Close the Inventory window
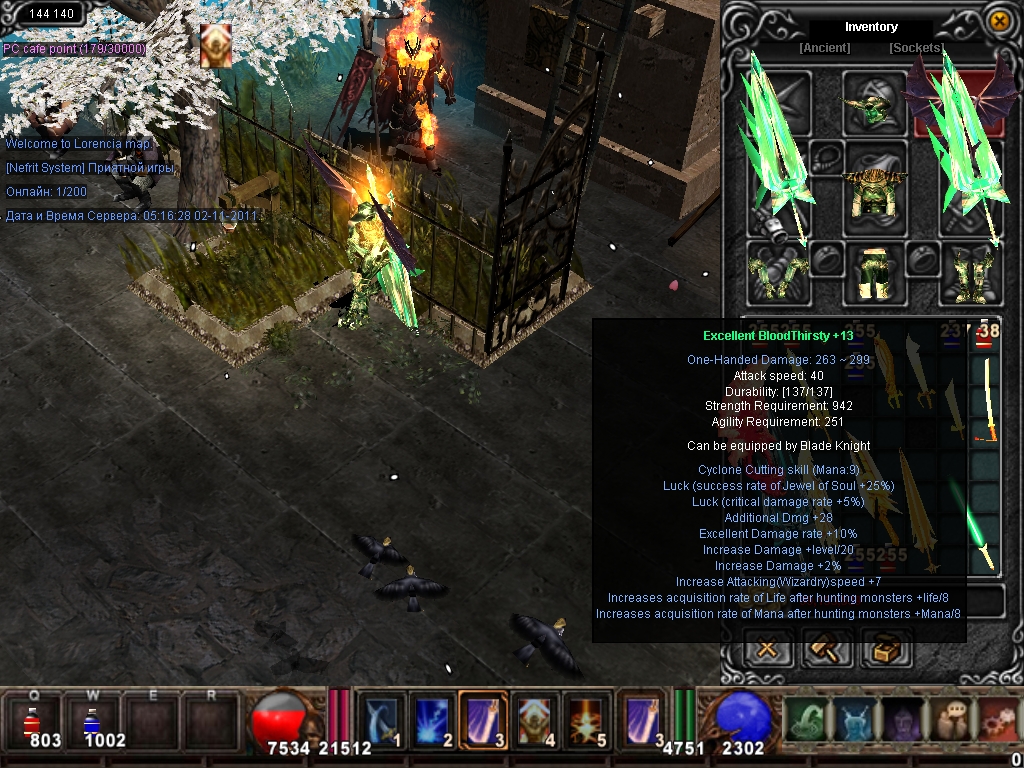 click(998, 20)
